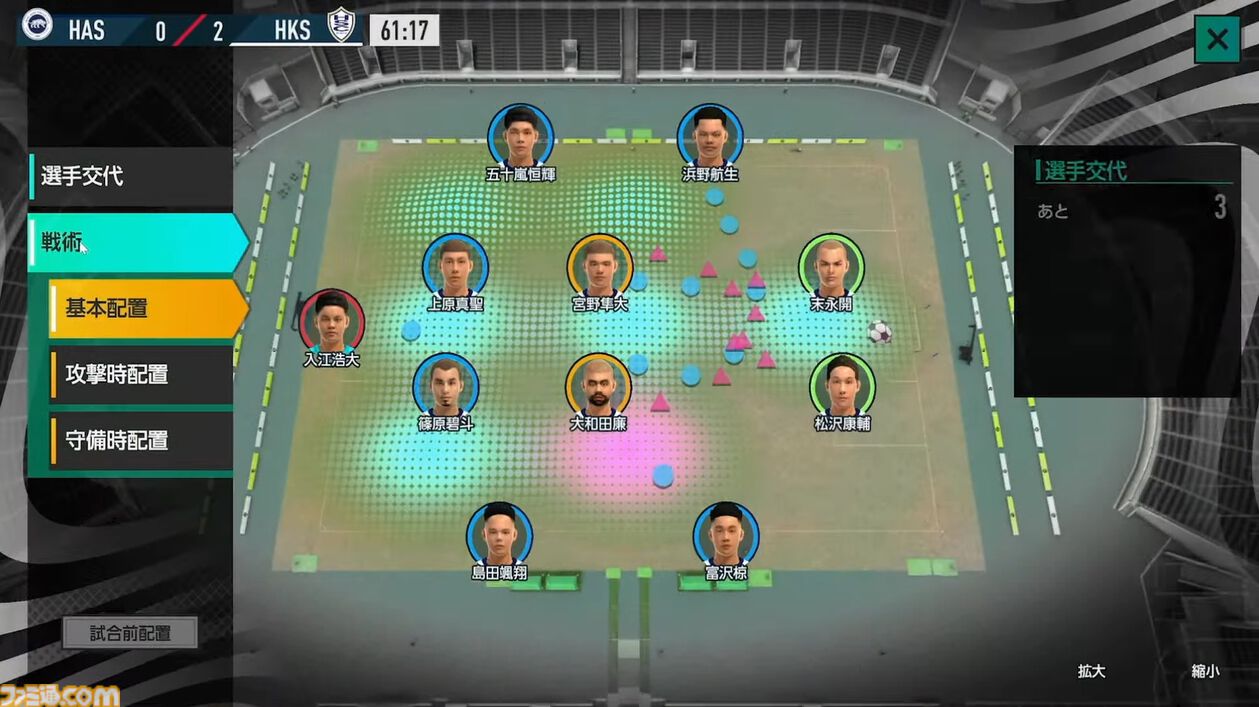1259x707 pixels.
Task: Click 拡大 to zoom in
Action: 1091,671
